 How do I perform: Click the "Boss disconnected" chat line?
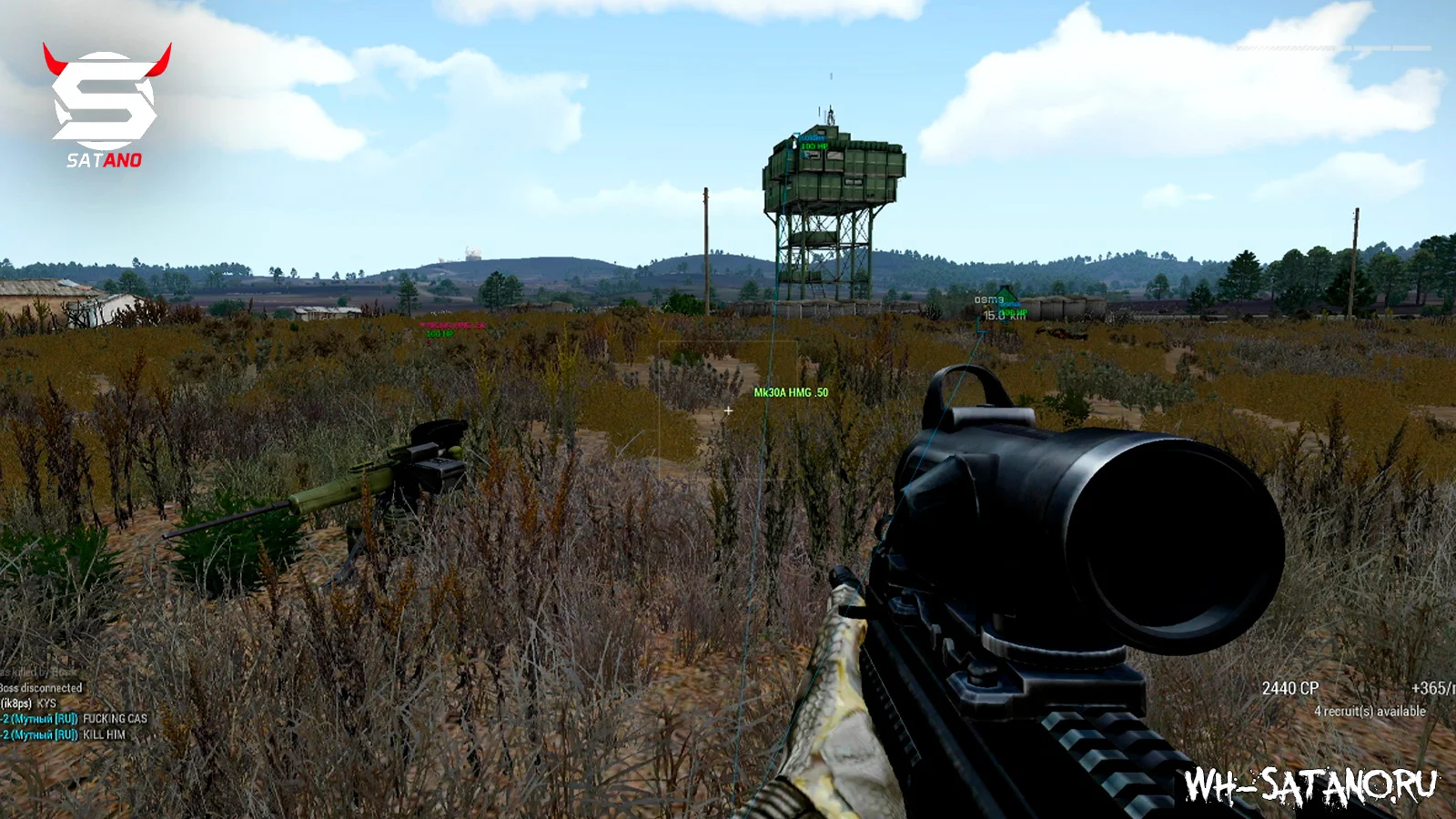click(x=42, y=688)
